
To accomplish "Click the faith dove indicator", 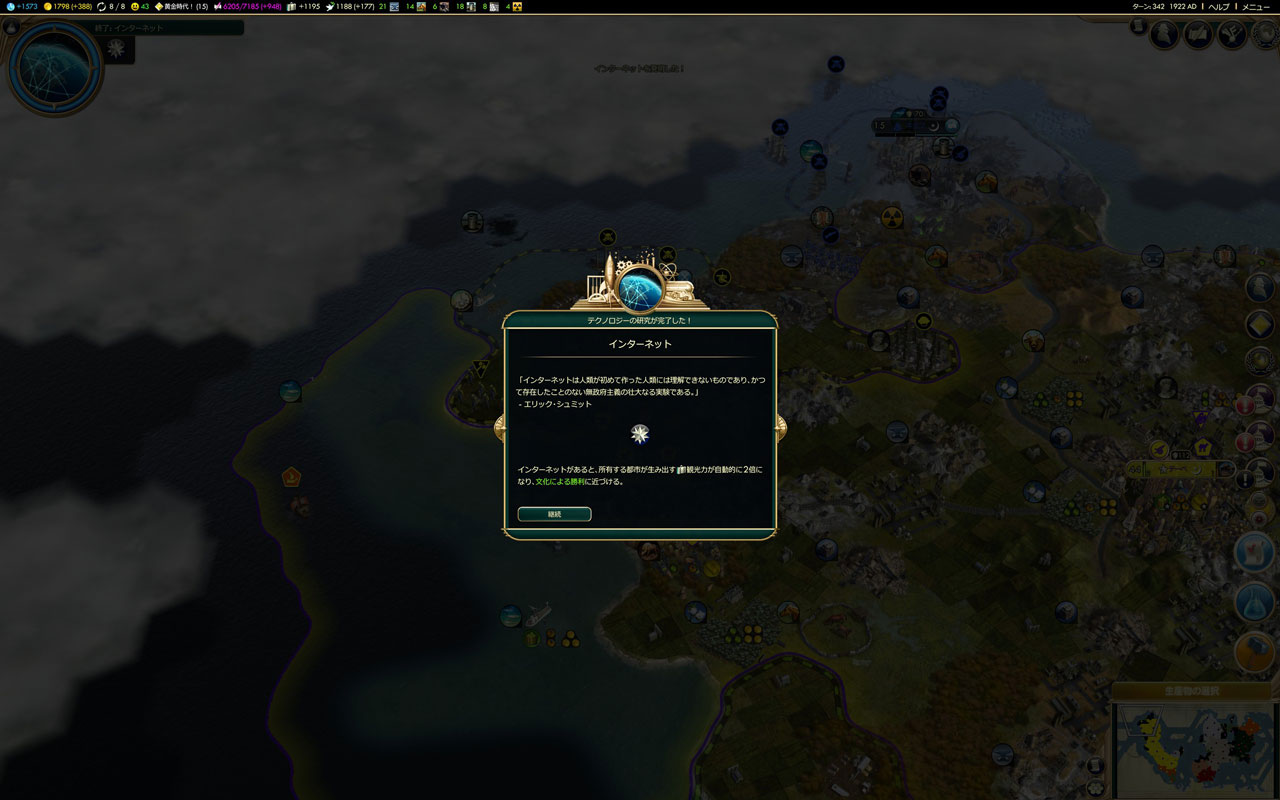I will [330, 6].
